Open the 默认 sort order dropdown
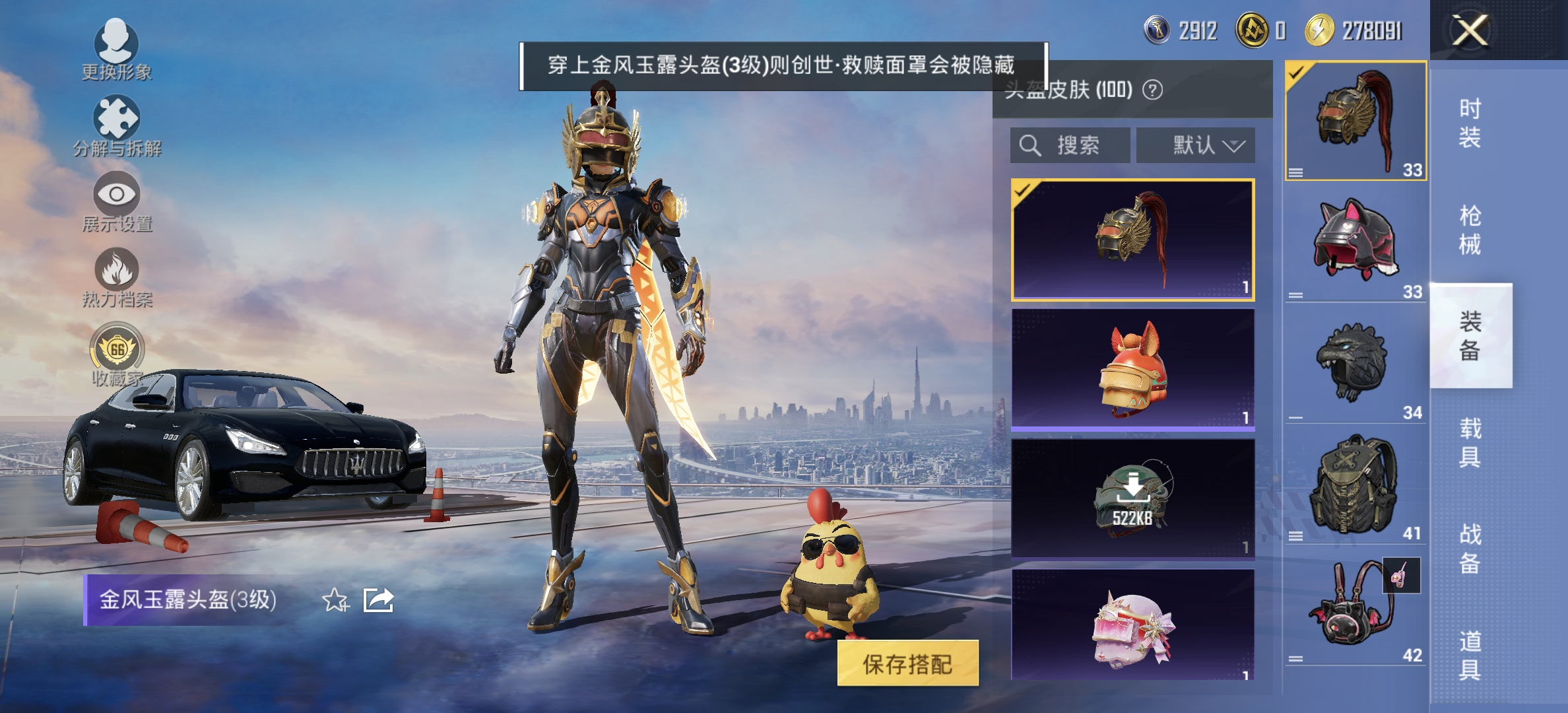The width and height of the screenshot is (1568, 713). 1196,146
